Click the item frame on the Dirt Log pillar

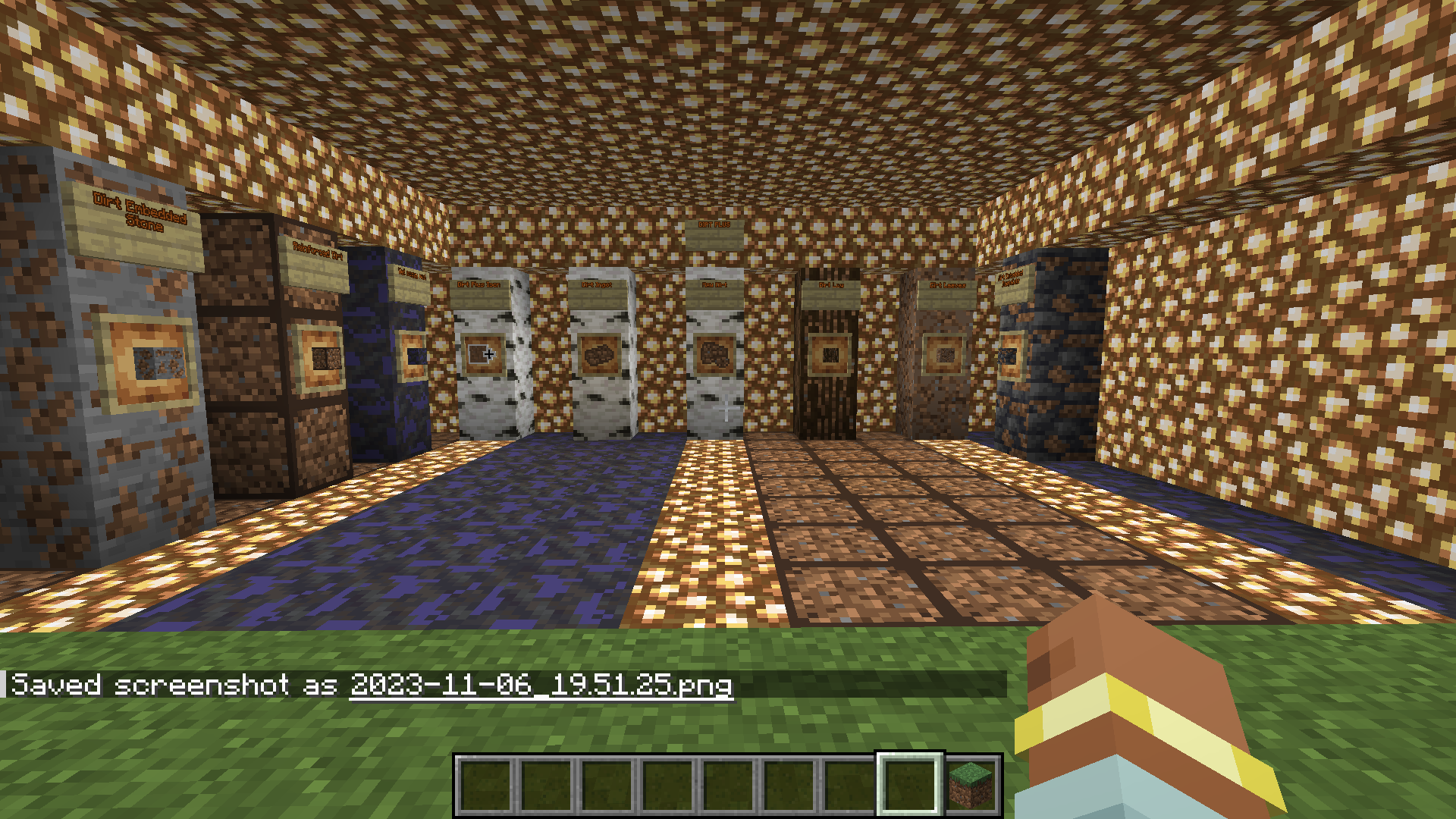[x=831, y=355]
